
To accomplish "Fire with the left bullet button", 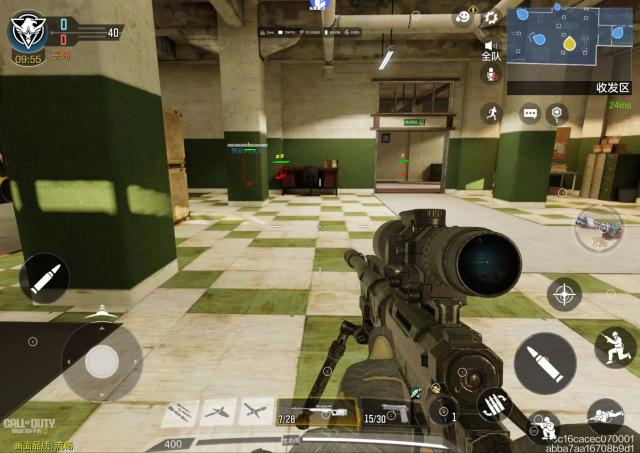I will (44, 279).
